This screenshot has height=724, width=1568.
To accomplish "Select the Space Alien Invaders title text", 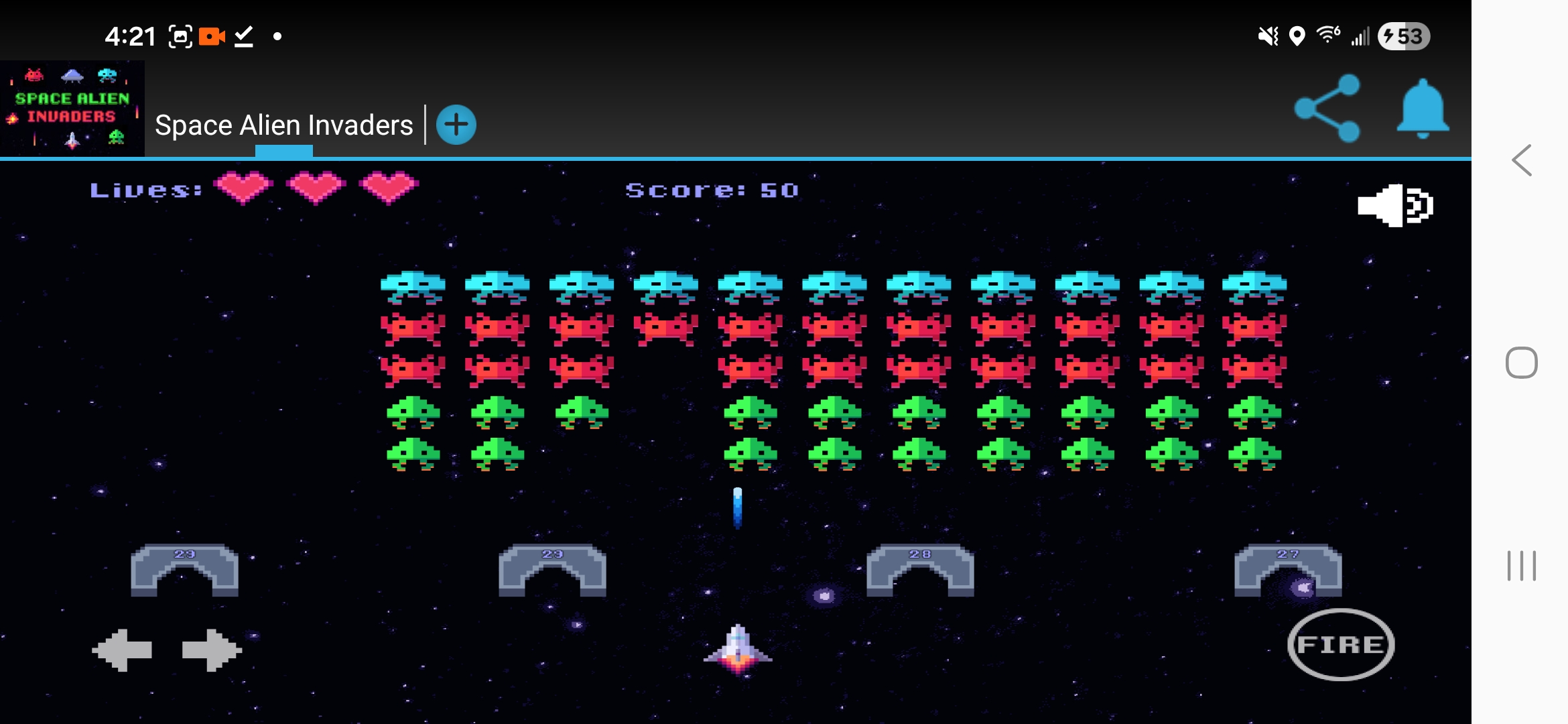I will click(284, 125).
